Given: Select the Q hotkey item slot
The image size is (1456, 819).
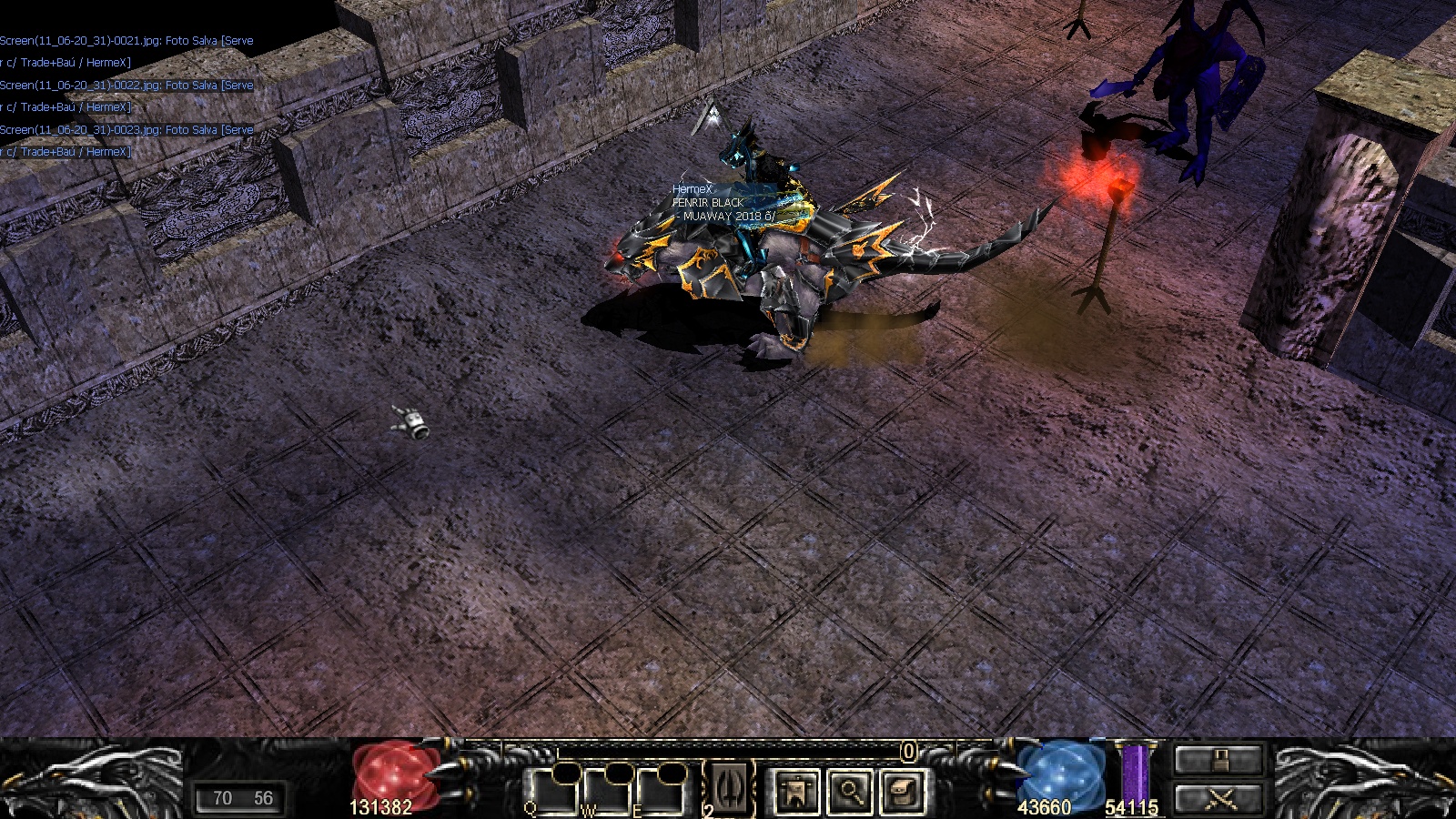Looking at the screenshot, I should [x=552, y=792].
